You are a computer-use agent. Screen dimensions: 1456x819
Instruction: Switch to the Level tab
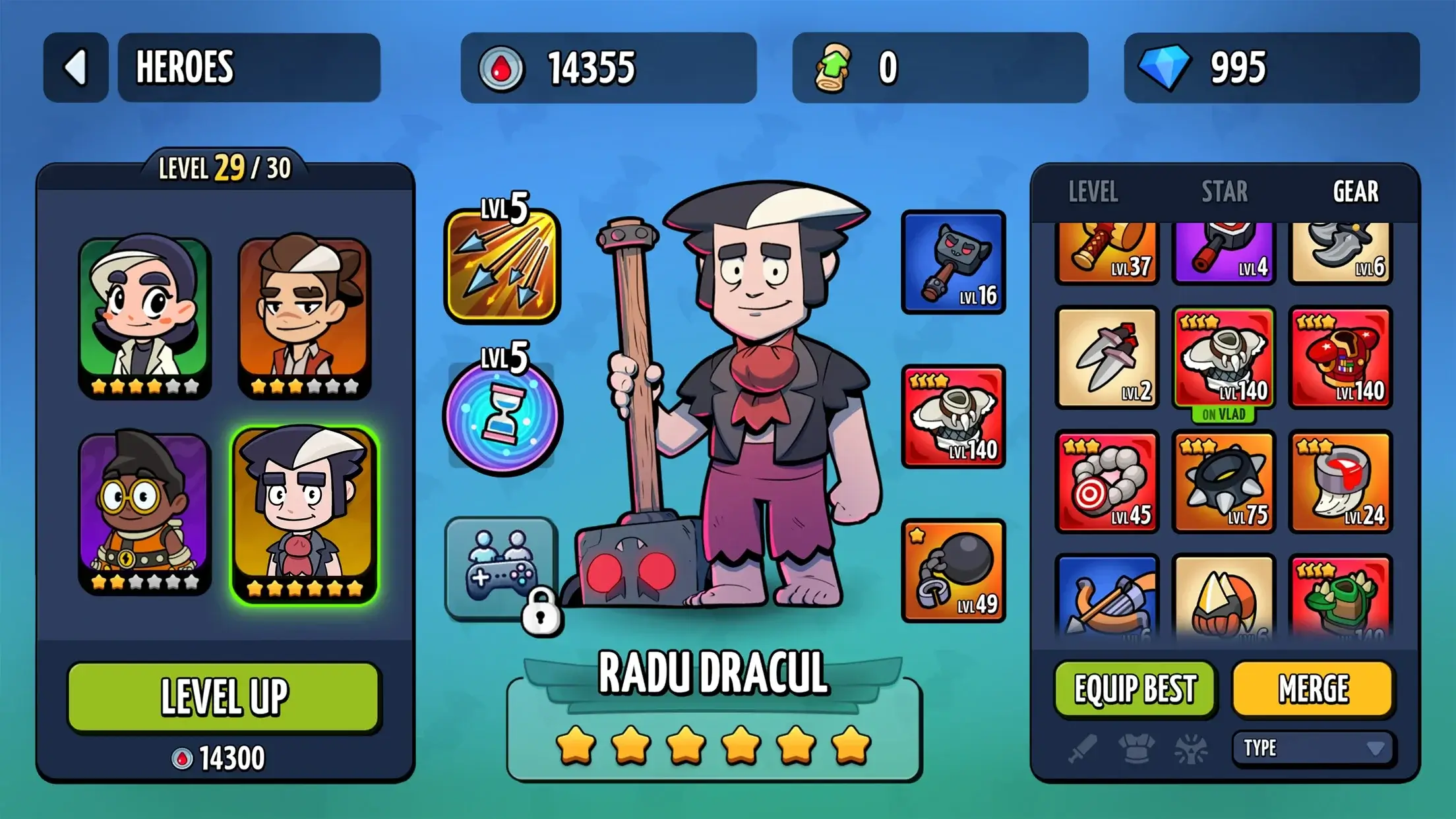(1093, 192)
